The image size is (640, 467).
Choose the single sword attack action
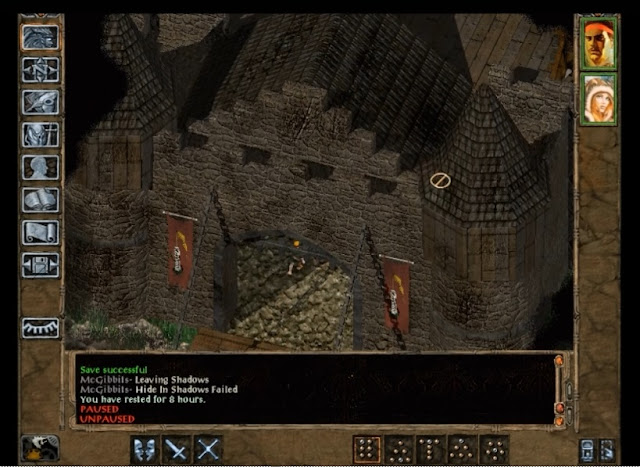click(177, 449)
